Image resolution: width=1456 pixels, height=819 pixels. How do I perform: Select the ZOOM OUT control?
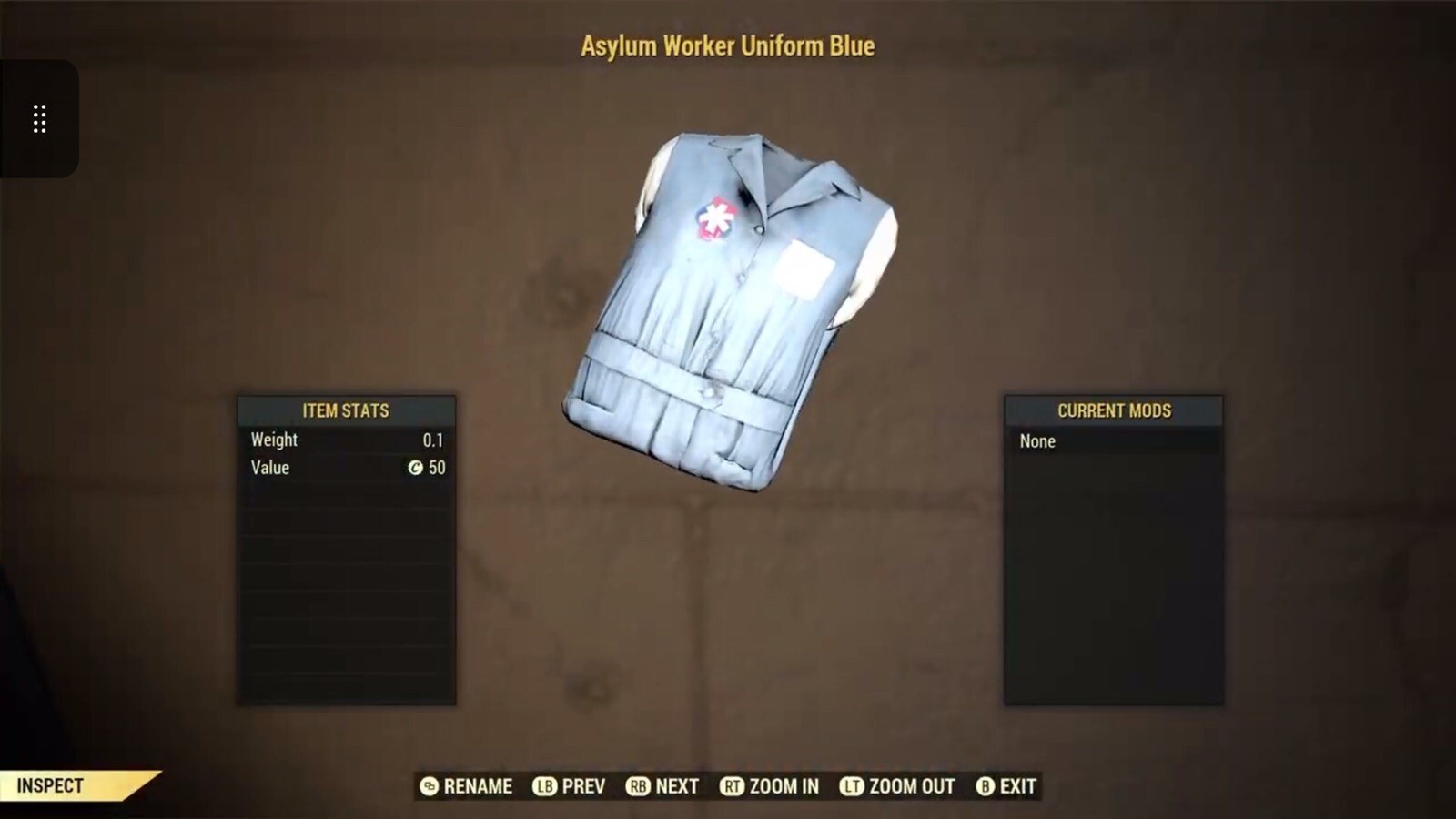pos(910,786)
